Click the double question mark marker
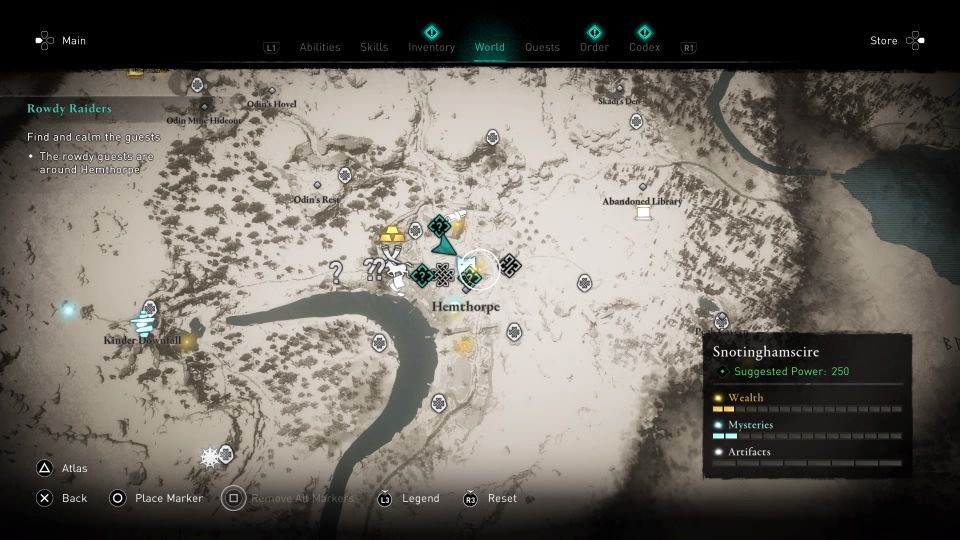The height and width of the screenshot is (540, 960). tap(374, 268)
